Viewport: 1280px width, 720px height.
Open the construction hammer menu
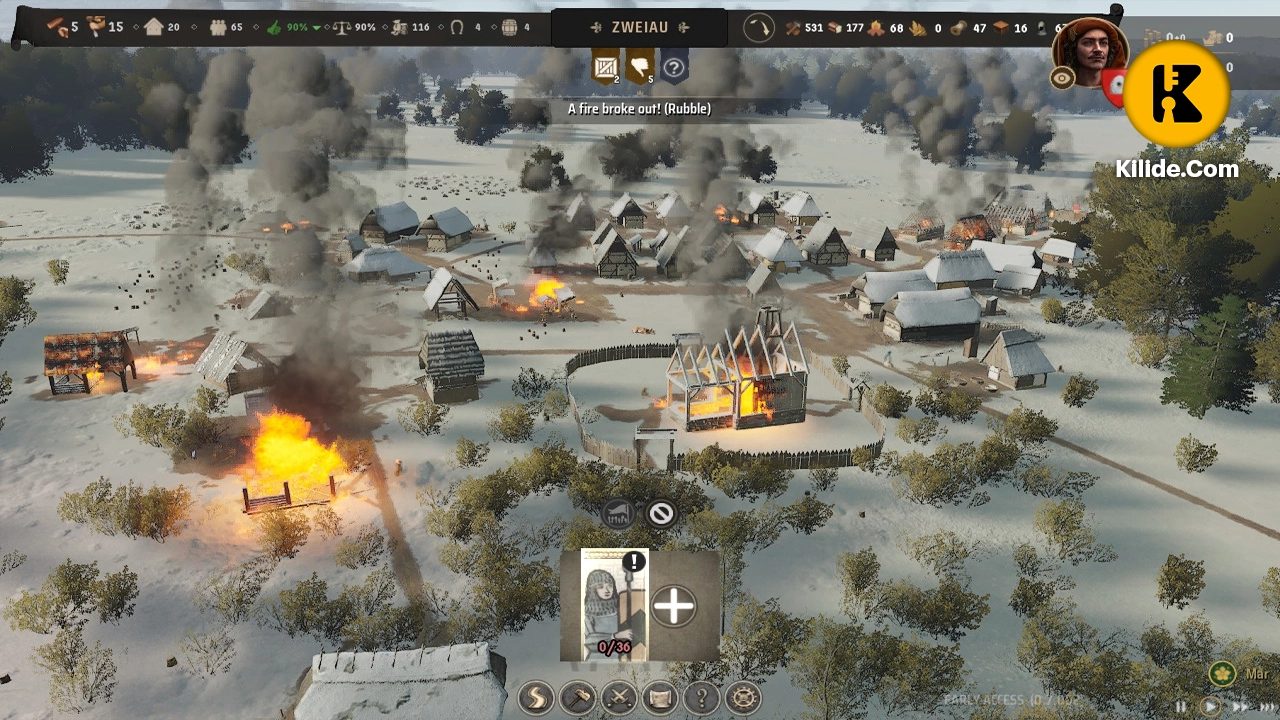click(x=578, y=697)
